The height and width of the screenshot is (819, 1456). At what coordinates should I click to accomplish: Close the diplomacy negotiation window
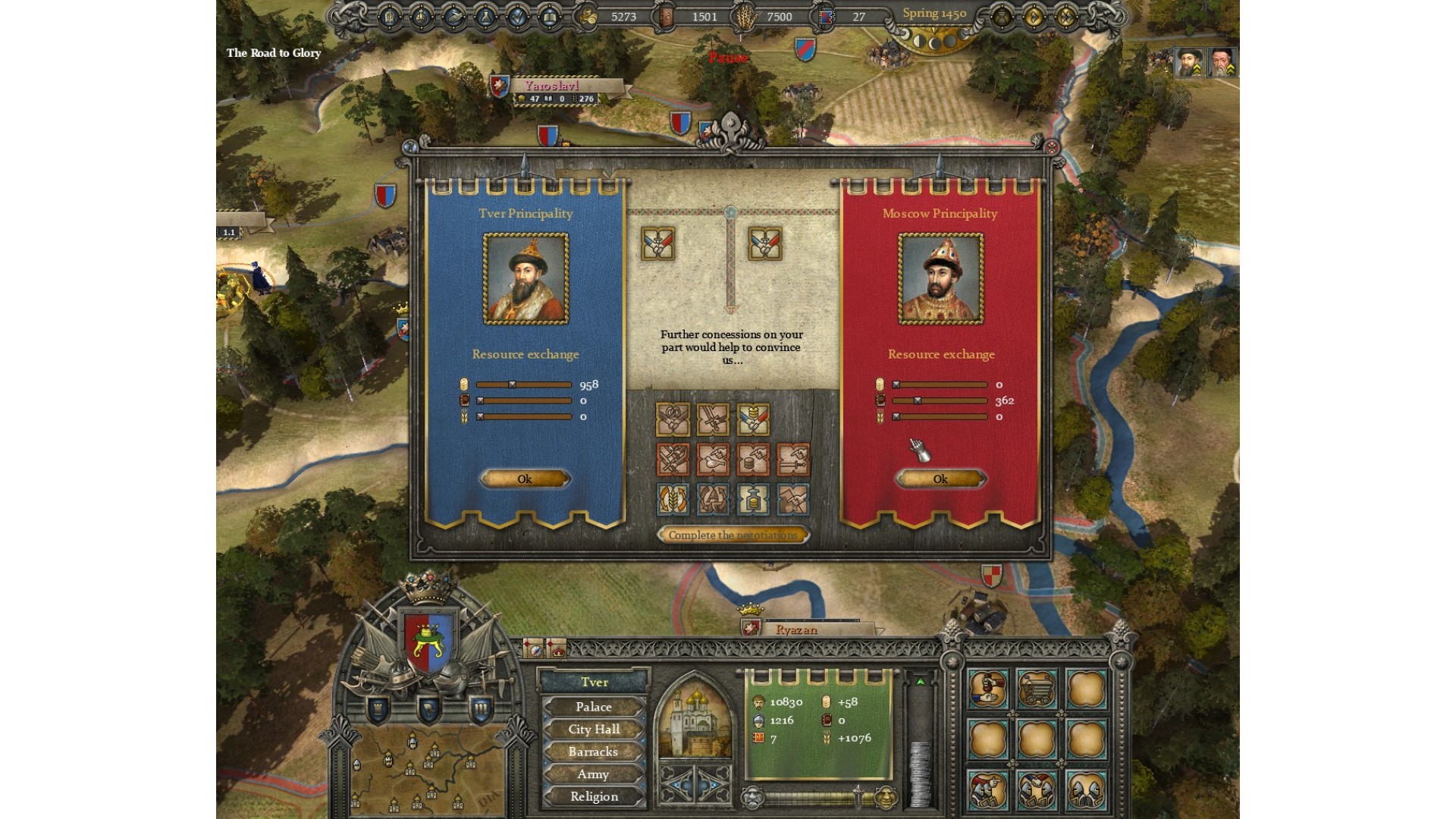point(1052,148)
